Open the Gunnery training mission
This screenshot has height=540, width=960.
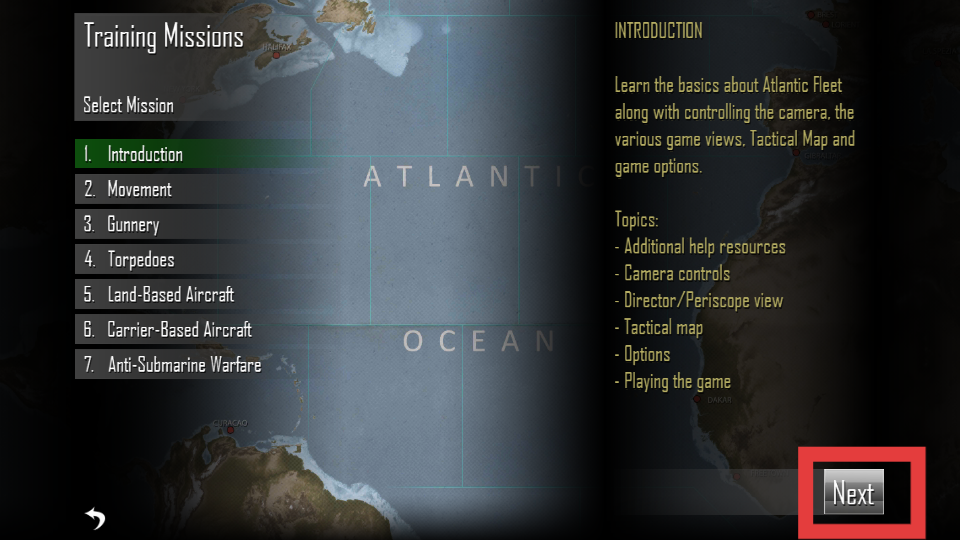[x=134, y=224]
